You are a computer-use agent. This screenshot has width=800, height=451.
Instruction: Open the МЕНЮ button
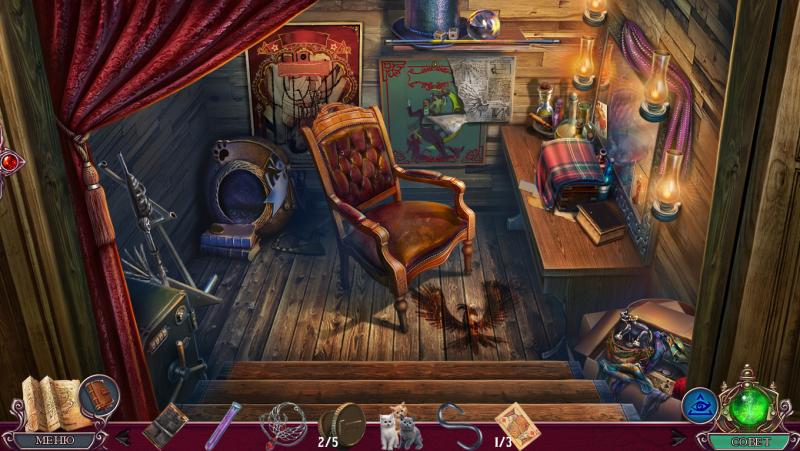pos(54,439)
